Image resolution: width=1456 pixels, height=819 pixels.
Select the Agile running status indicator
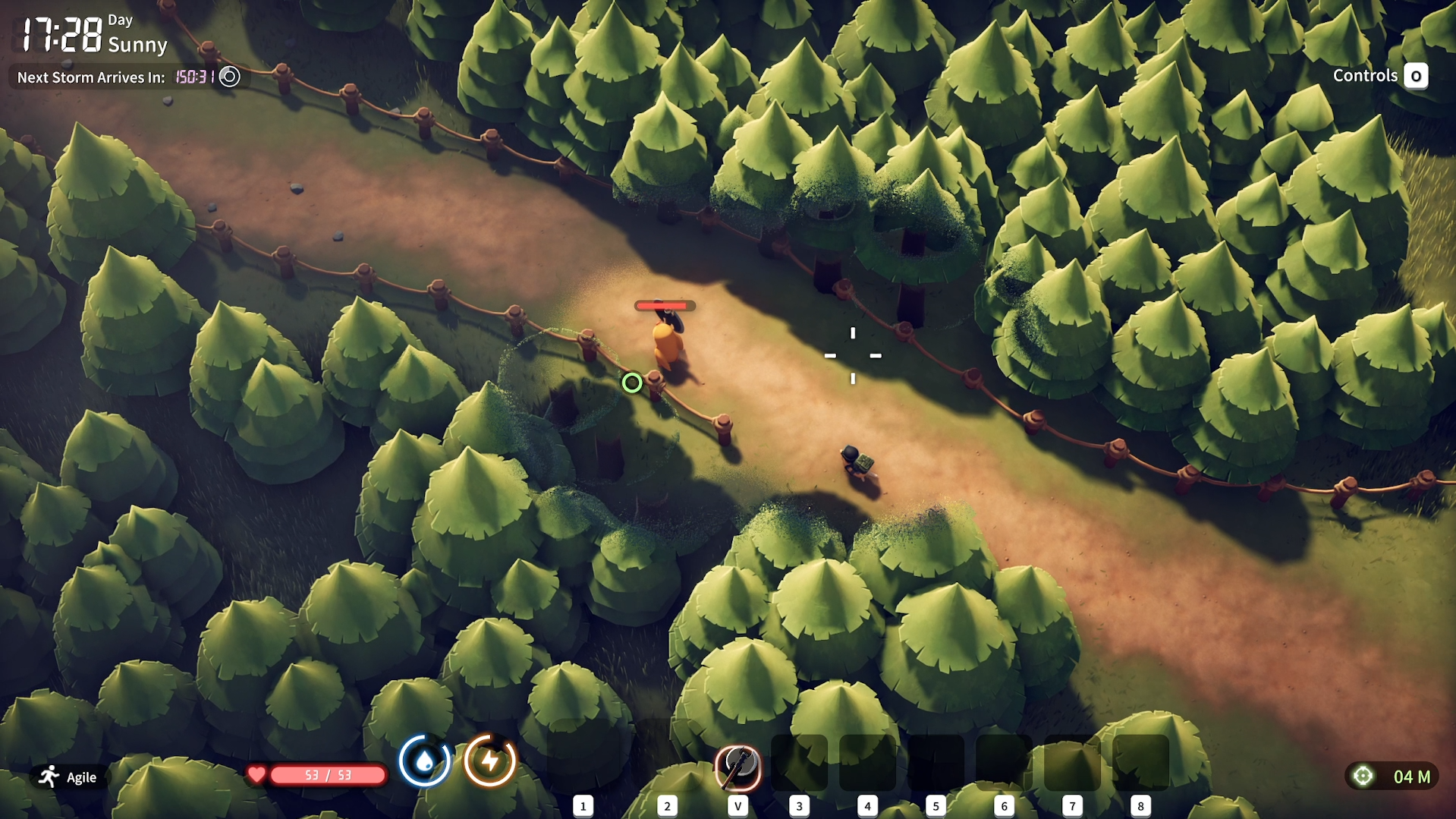click(68, 776)
